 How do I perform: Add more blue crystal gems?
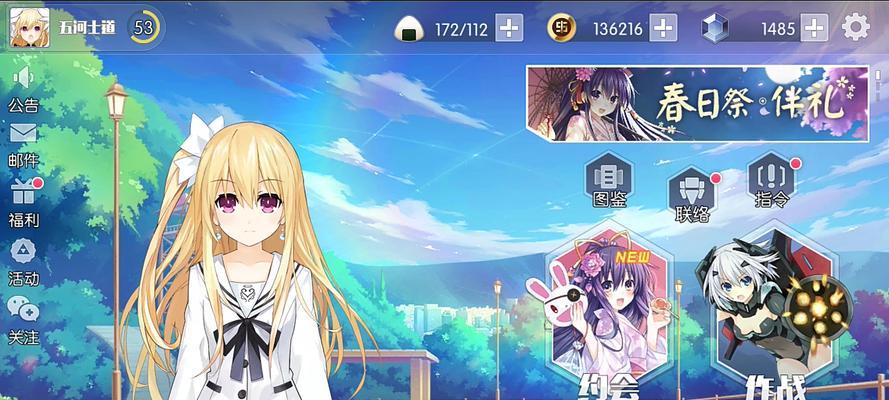click(x=815, y=28)
